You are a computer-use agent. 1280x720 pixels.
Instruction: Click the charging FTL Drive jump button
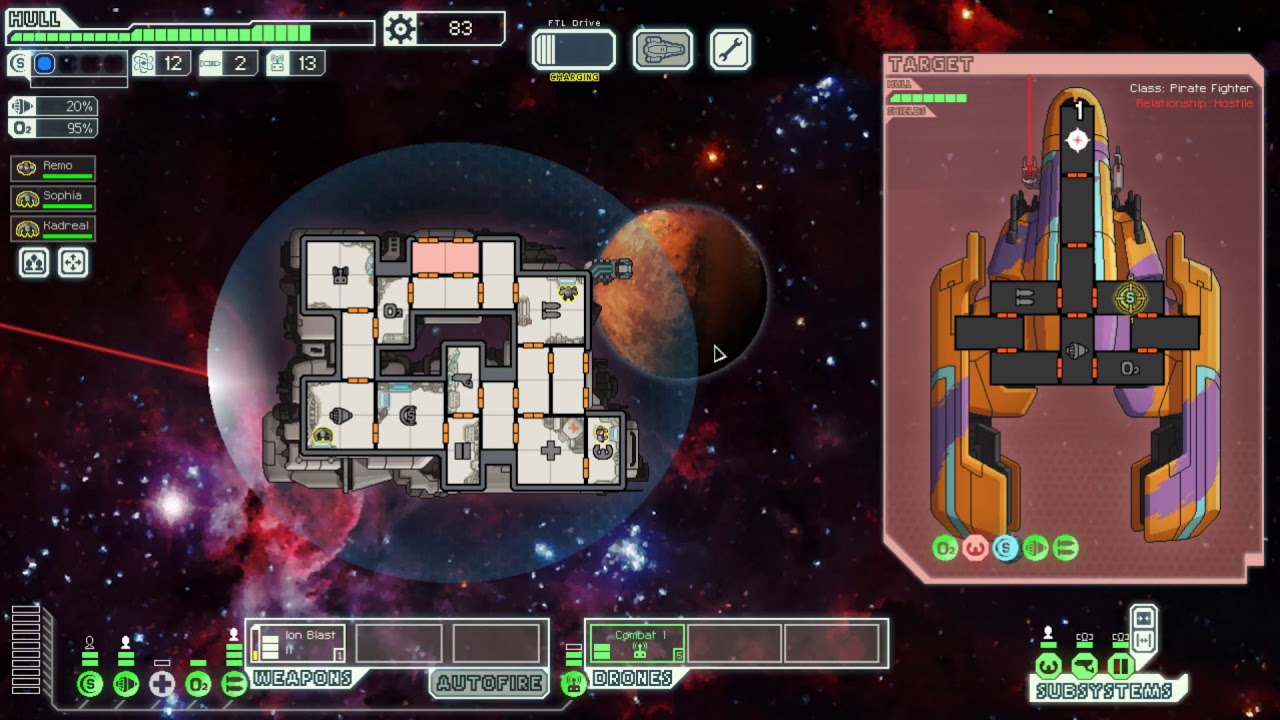click(573, 50)
